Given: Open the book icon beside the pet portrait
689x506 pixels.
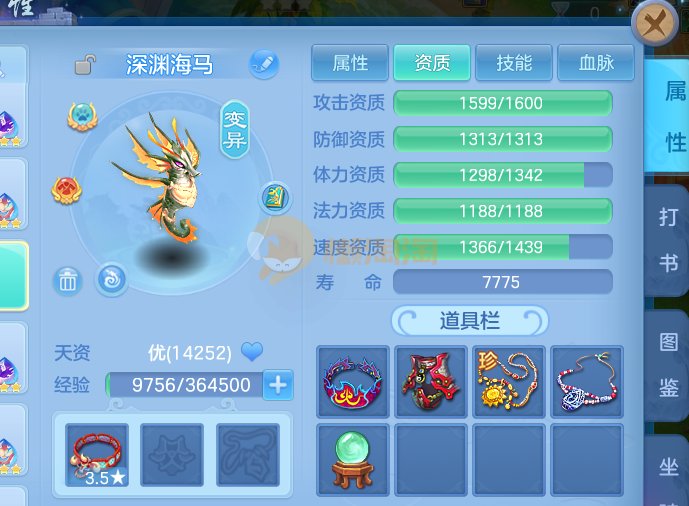Looking at the screenshot, I should click(274, 198).
